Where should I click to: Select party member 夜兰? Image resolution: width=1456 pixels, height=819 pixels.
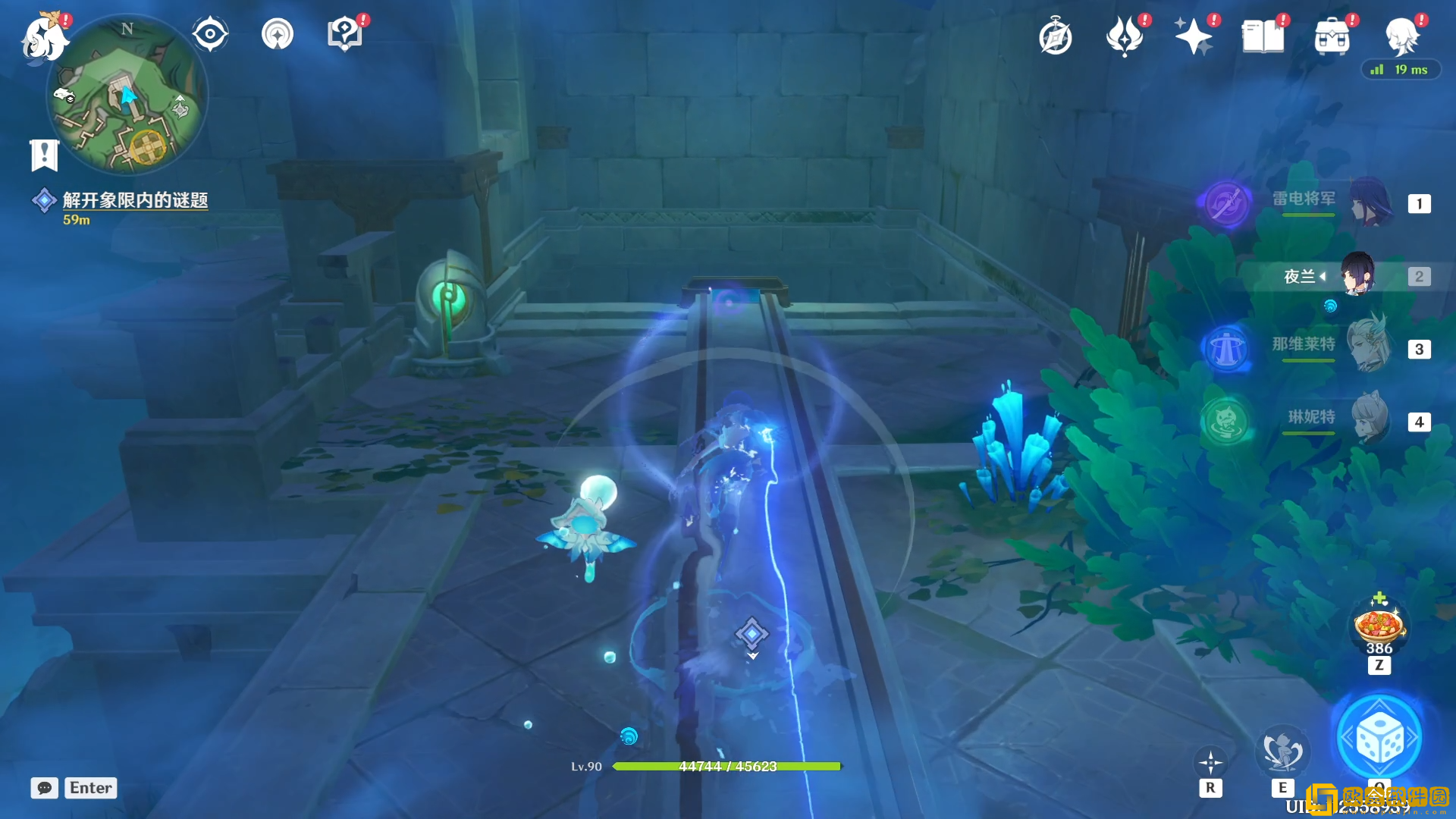coord(1335,276)
